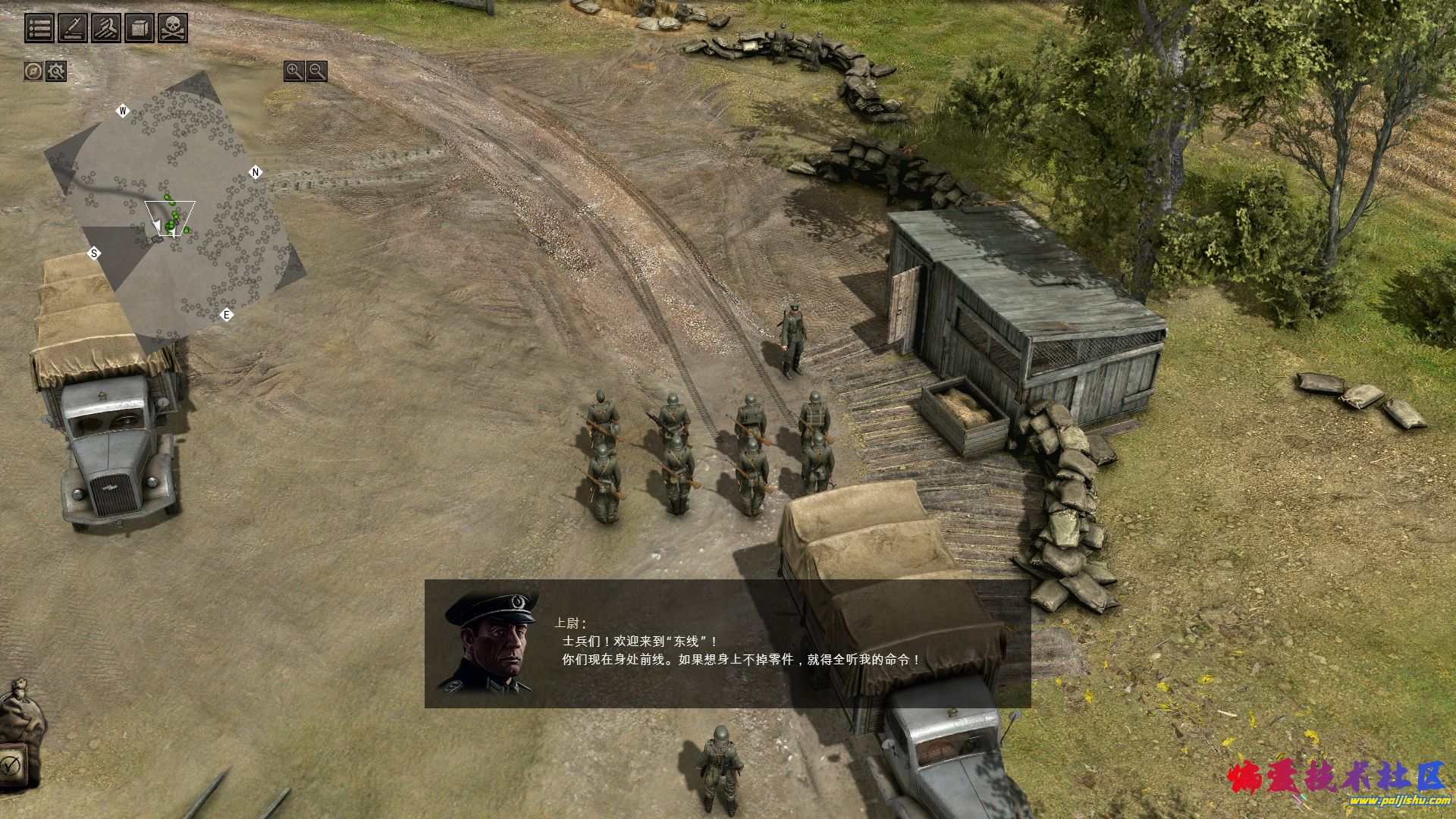Screen dimensions: 1456x819
Task: Zoom in with the plus magnifier
Action: pyautogui.click(x=293, y=71)
